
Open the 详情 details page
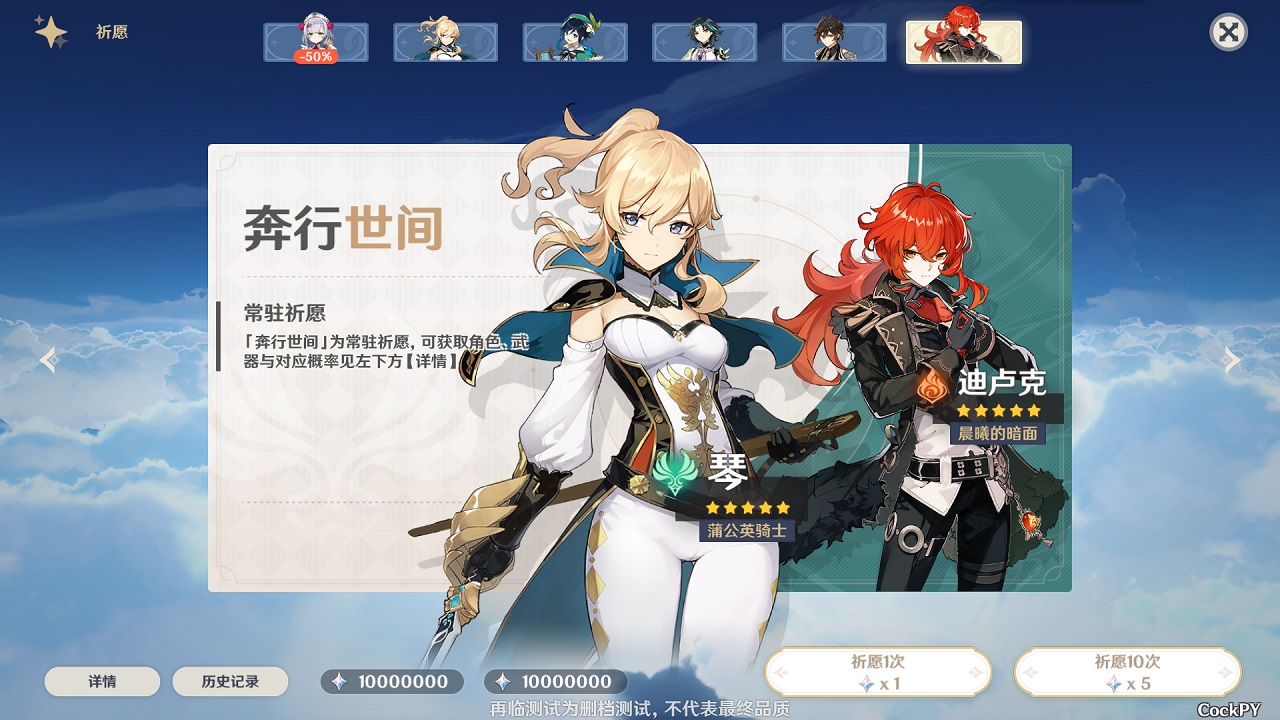coord(102,682)
